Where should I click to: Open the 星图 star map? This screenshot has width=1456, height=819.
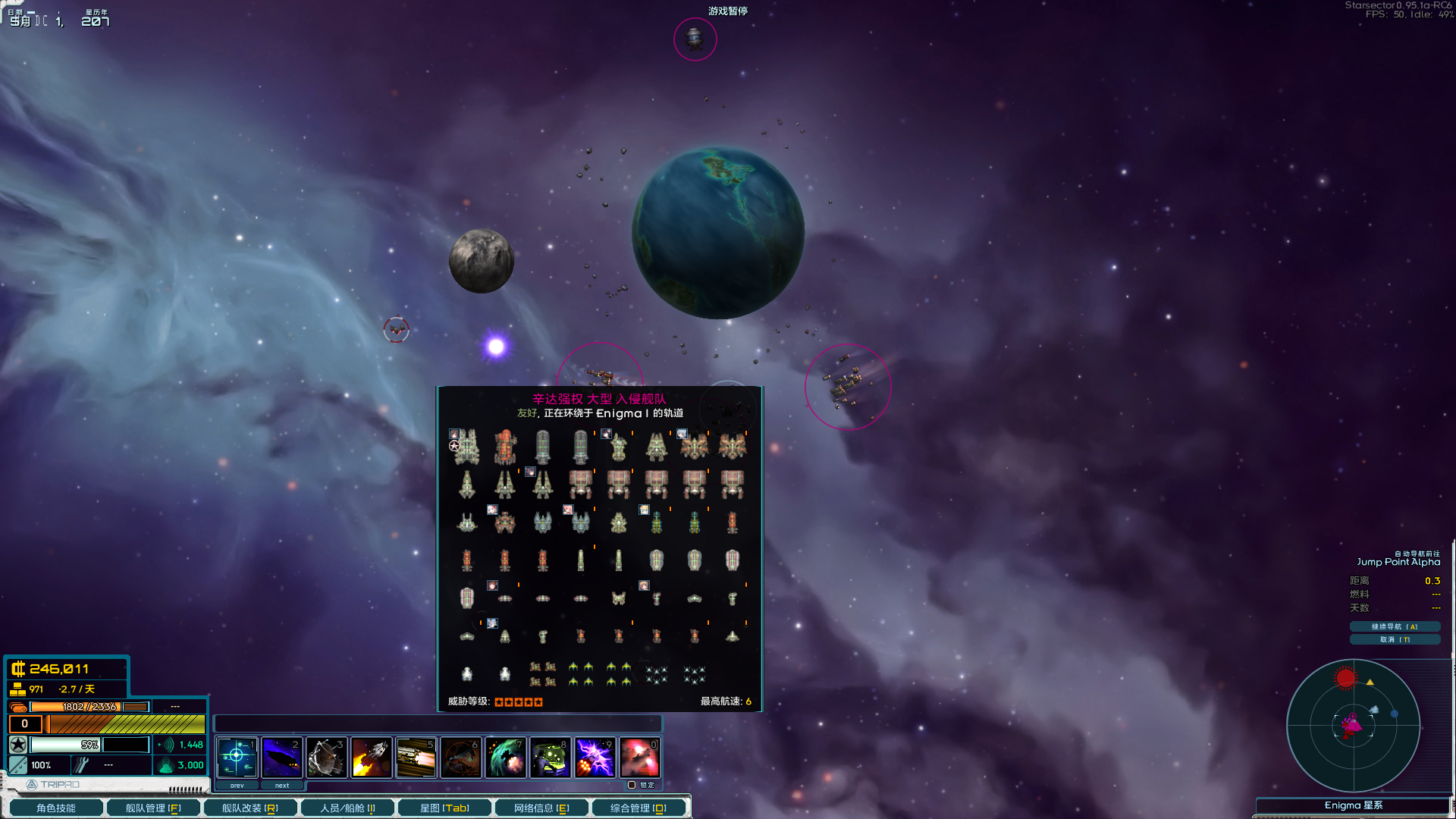[x=444, y=808]
